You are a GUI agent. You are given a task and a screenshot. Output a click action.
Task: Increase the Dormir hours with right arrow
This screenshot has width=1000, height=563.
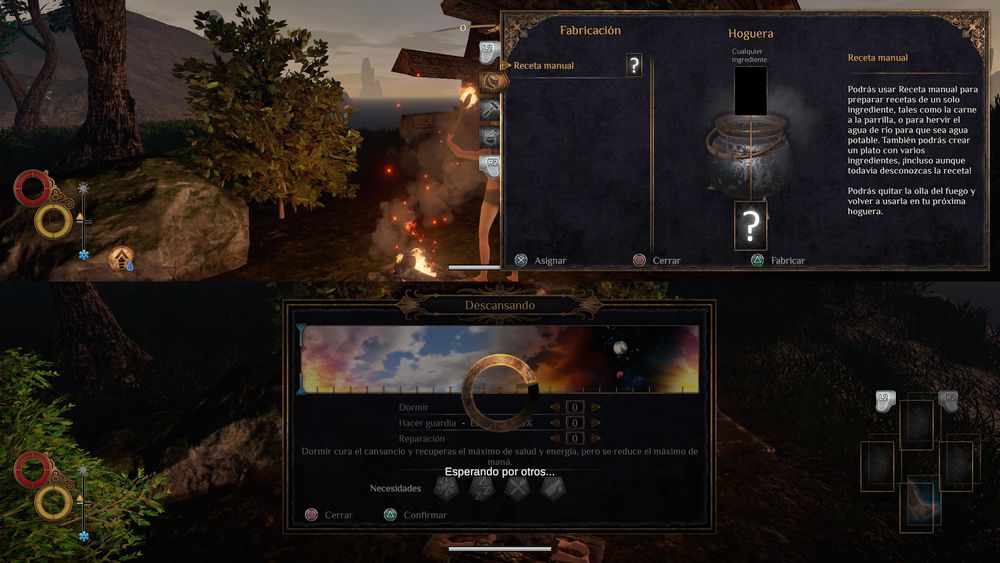point(596,408)
